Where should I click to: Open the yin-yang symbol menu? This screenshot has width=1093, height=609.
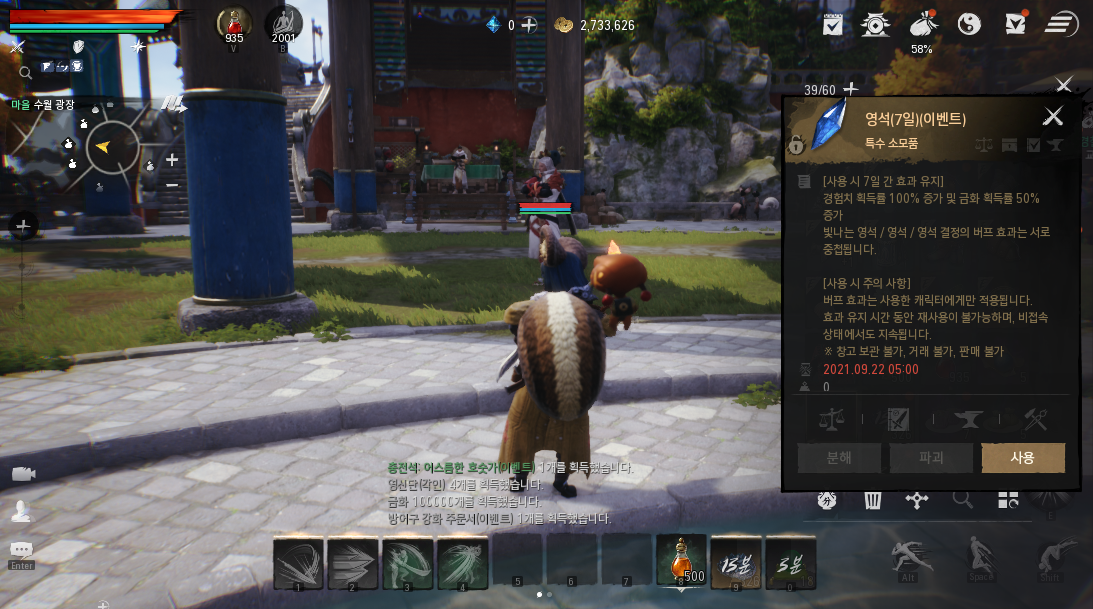(969, 24)
